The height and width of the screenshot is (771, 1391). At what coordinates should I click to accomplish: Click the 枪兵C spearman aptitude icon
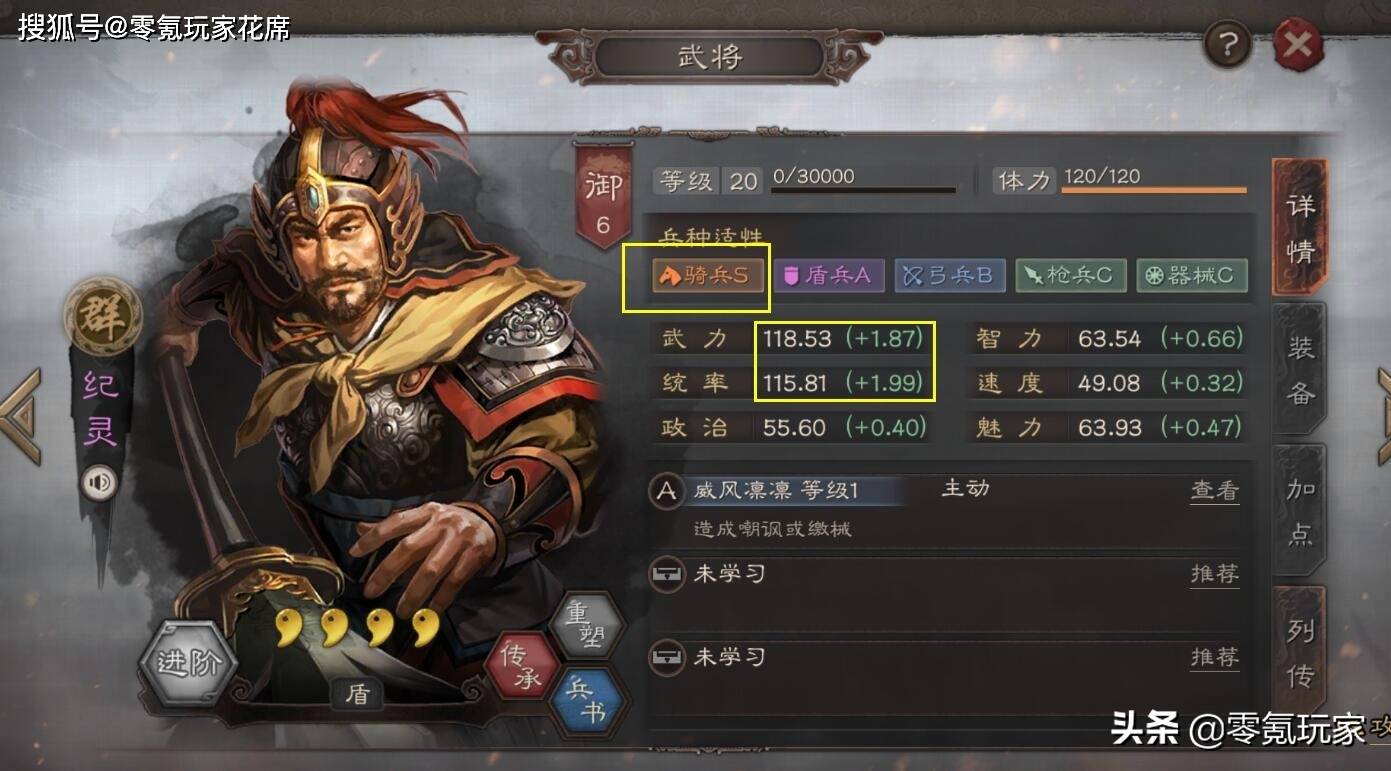click(x=1071, y=276)
